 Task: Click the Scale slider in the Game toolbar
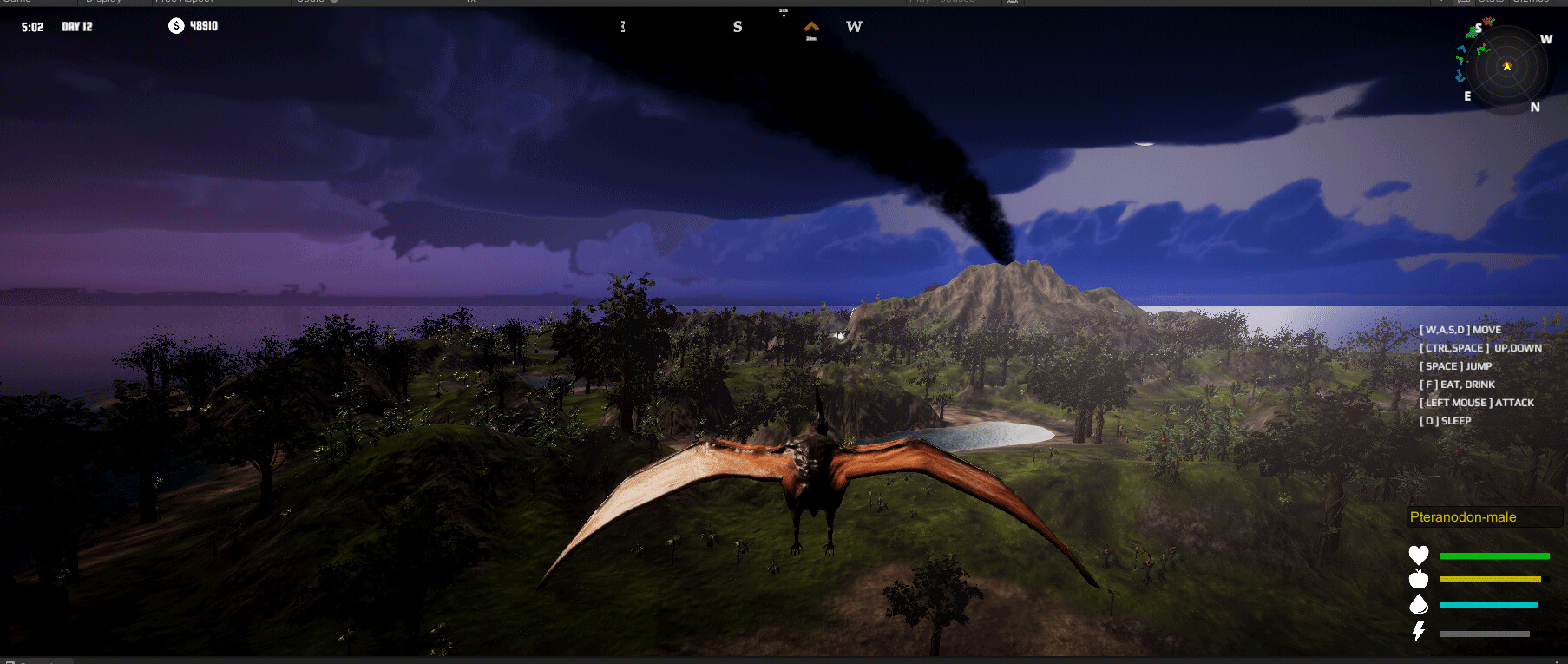(332, 2)
